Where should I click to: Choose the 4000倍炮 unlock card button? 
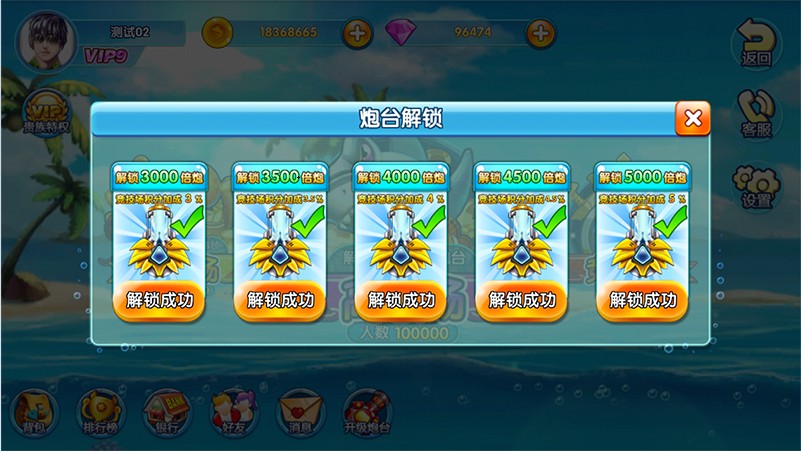[401, 299]
